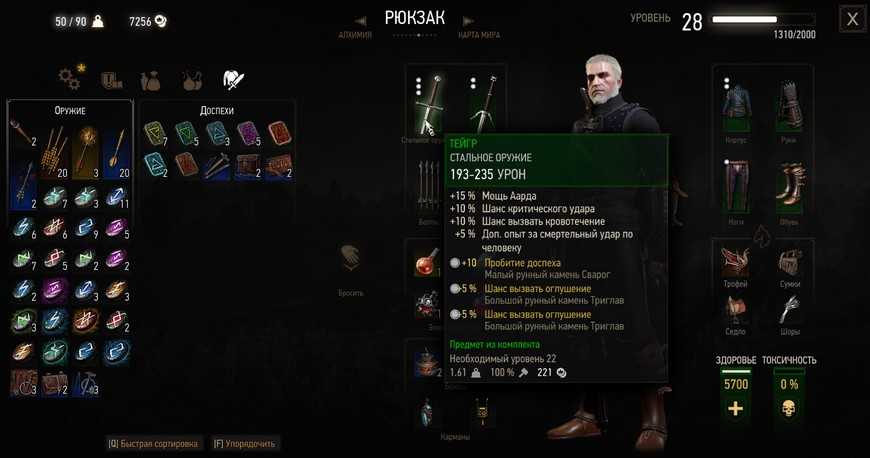Select the pouches ingredients category tab

point(152,78)
